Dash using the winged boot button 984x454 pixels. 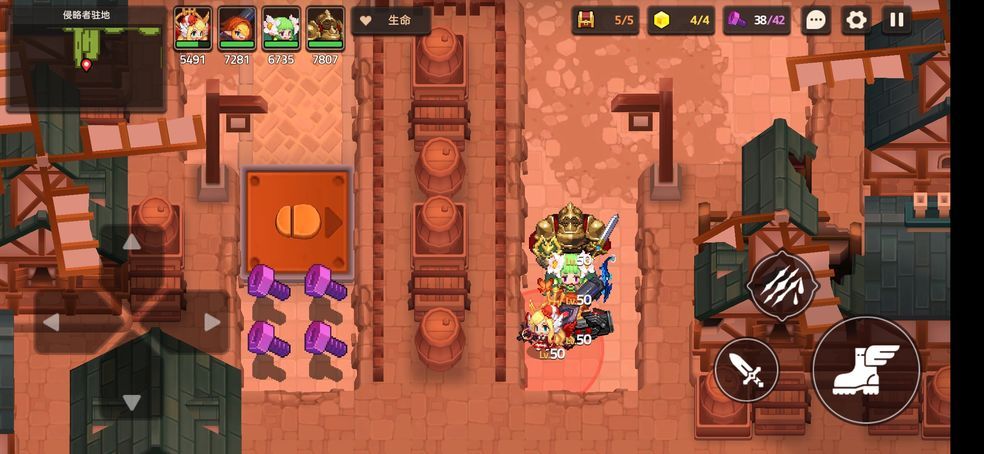[865, 369]
